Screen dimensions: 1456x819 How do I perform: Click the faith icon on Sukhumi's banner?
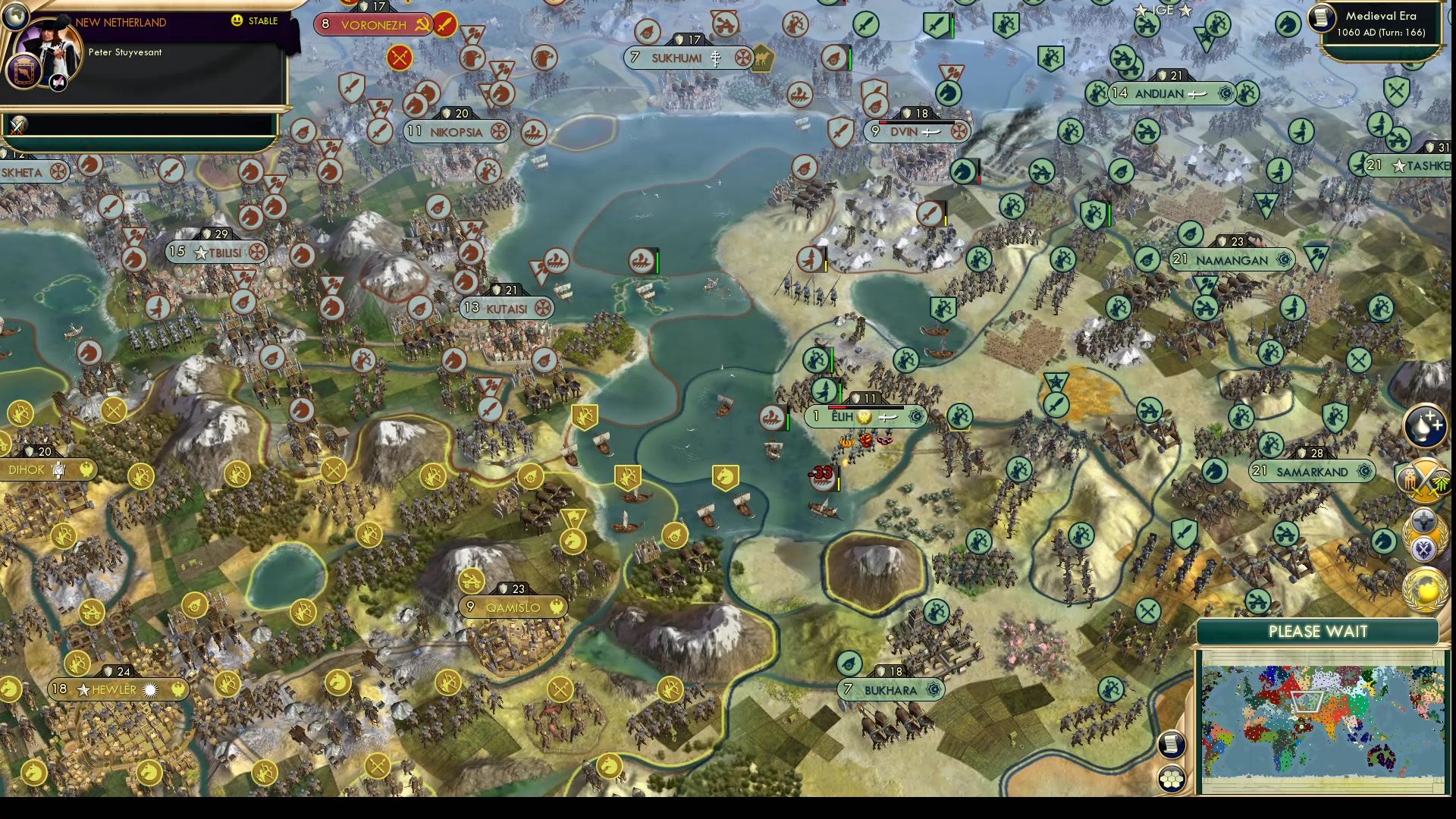pyautogui.click(x=716, y=58)
